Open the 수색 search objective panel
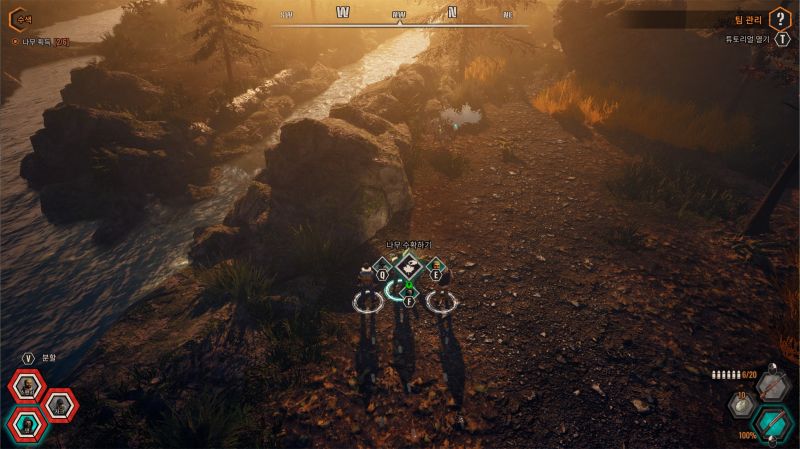 pos(22,19)
